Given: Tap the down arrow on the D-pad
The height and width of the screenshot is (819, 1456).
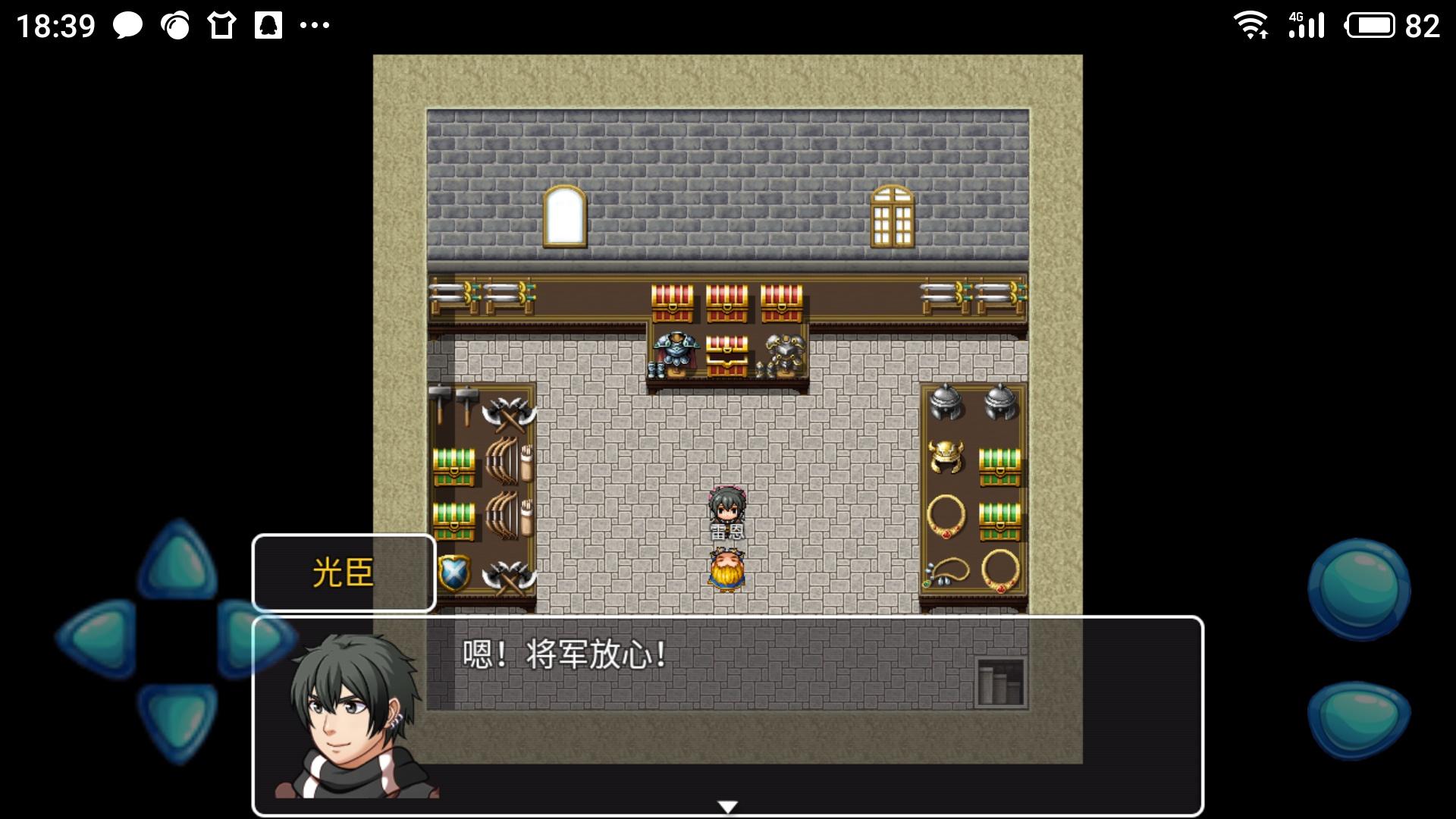Looking at the screenshot, I should tap(177, 719).
